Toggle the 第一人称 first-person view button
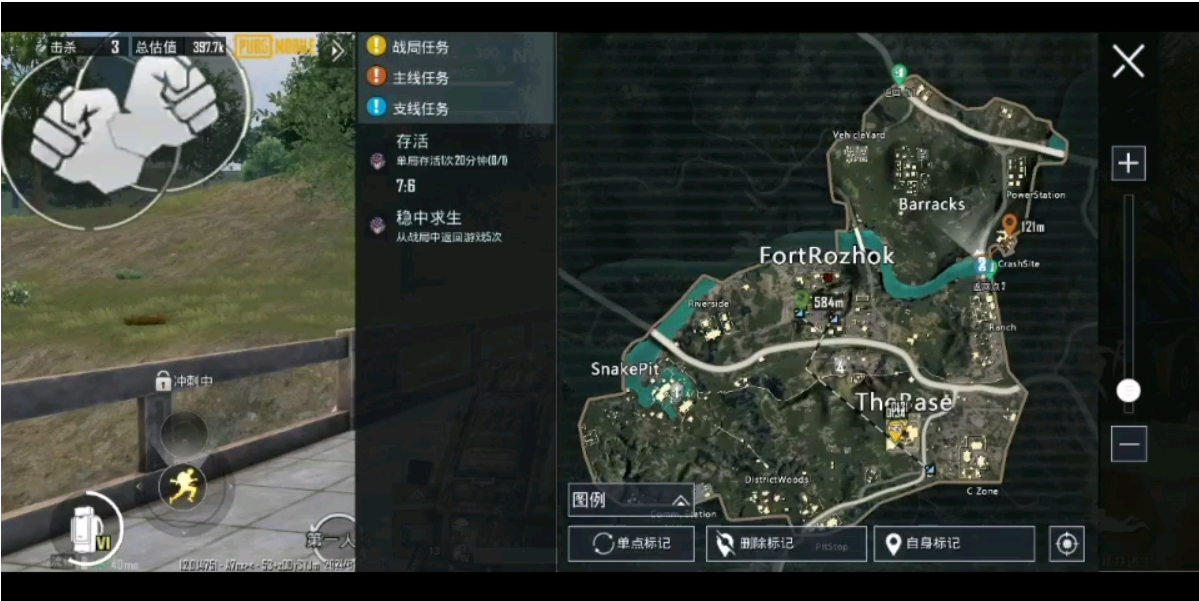The height and width of the screenshot is (601, 1199). (333, 541)
